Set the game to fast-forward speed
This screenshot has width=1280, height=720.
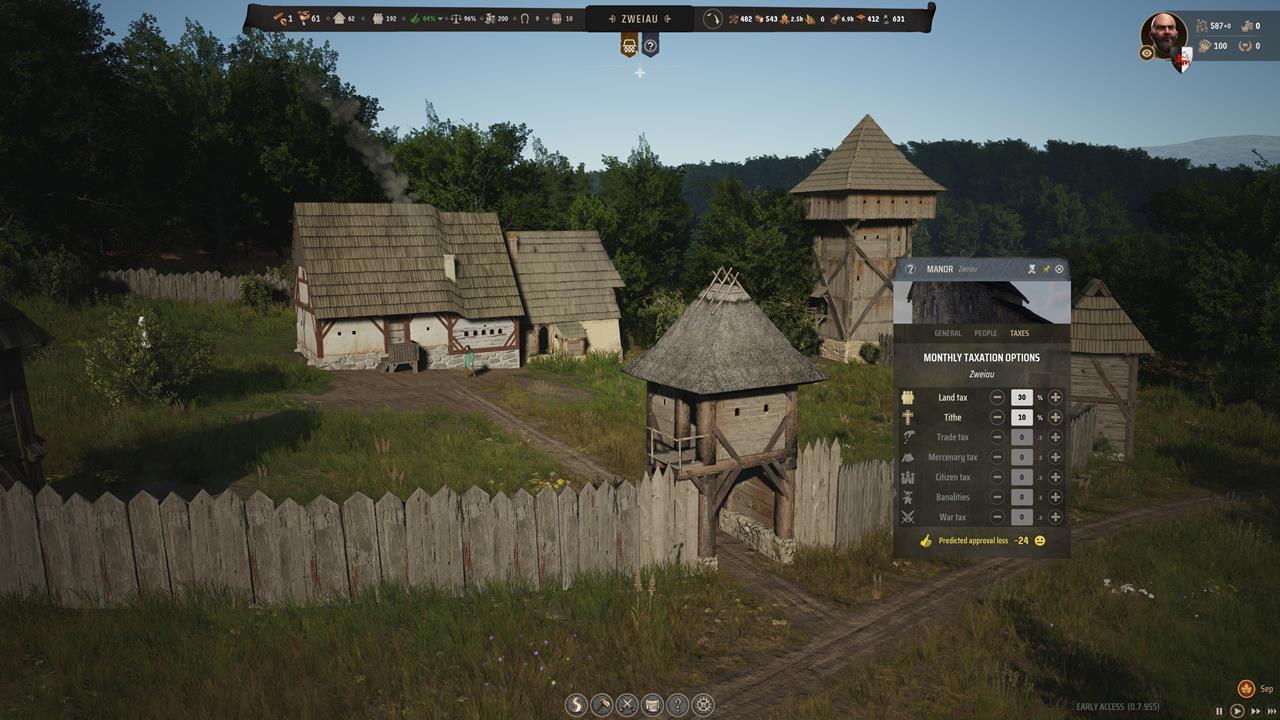[x=1255, y=711]
